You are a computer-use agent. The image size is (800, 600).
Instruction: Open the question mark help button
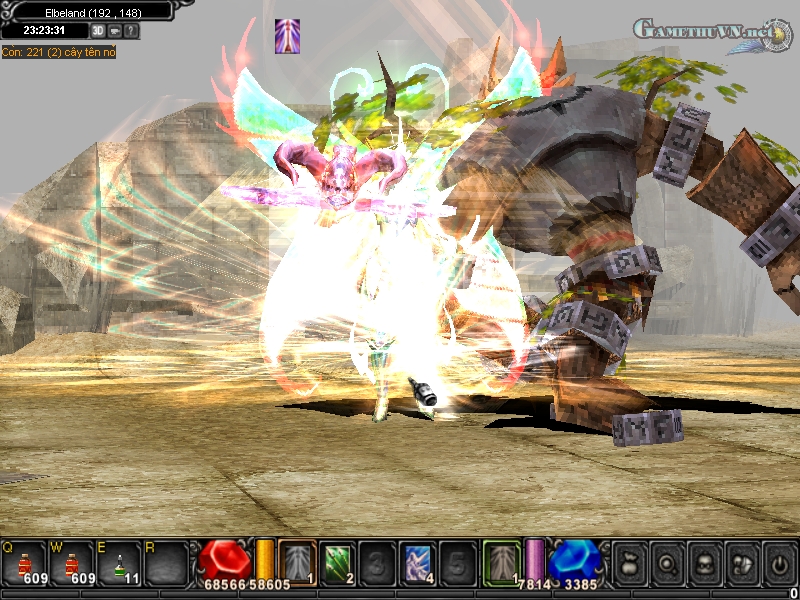coord(131,31)
